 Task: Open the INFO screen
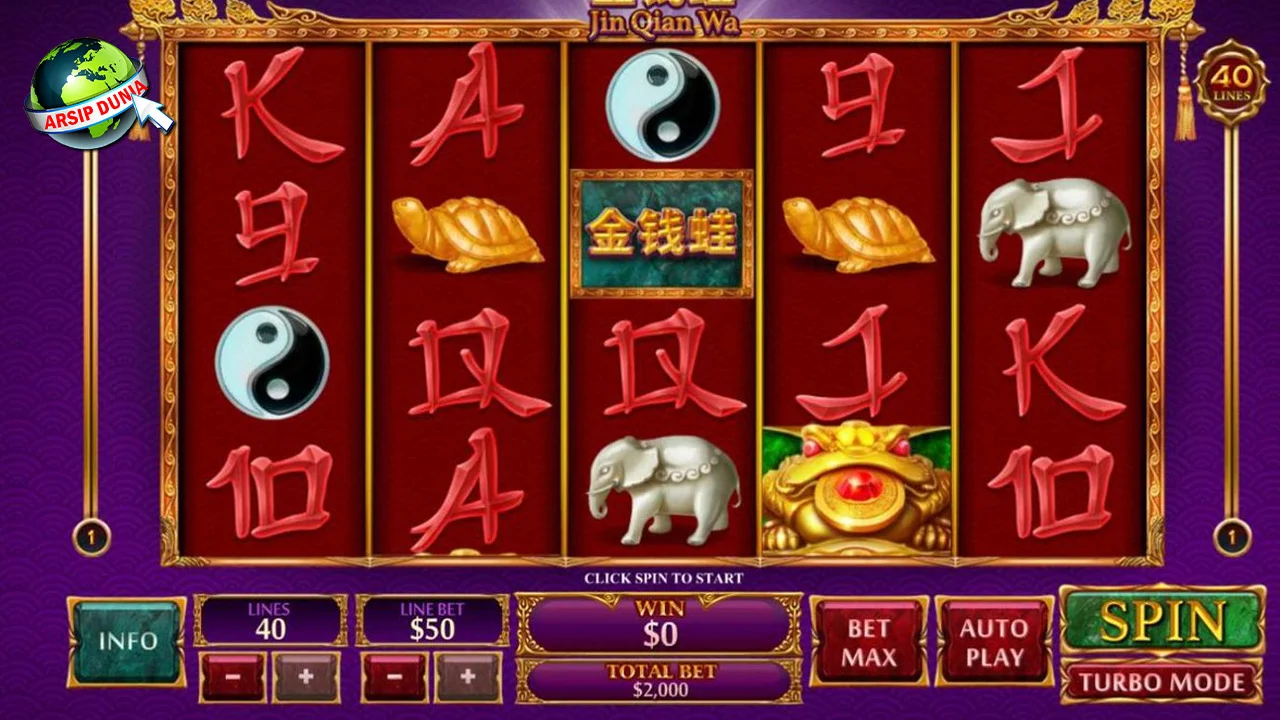click(x=126, y=640)
